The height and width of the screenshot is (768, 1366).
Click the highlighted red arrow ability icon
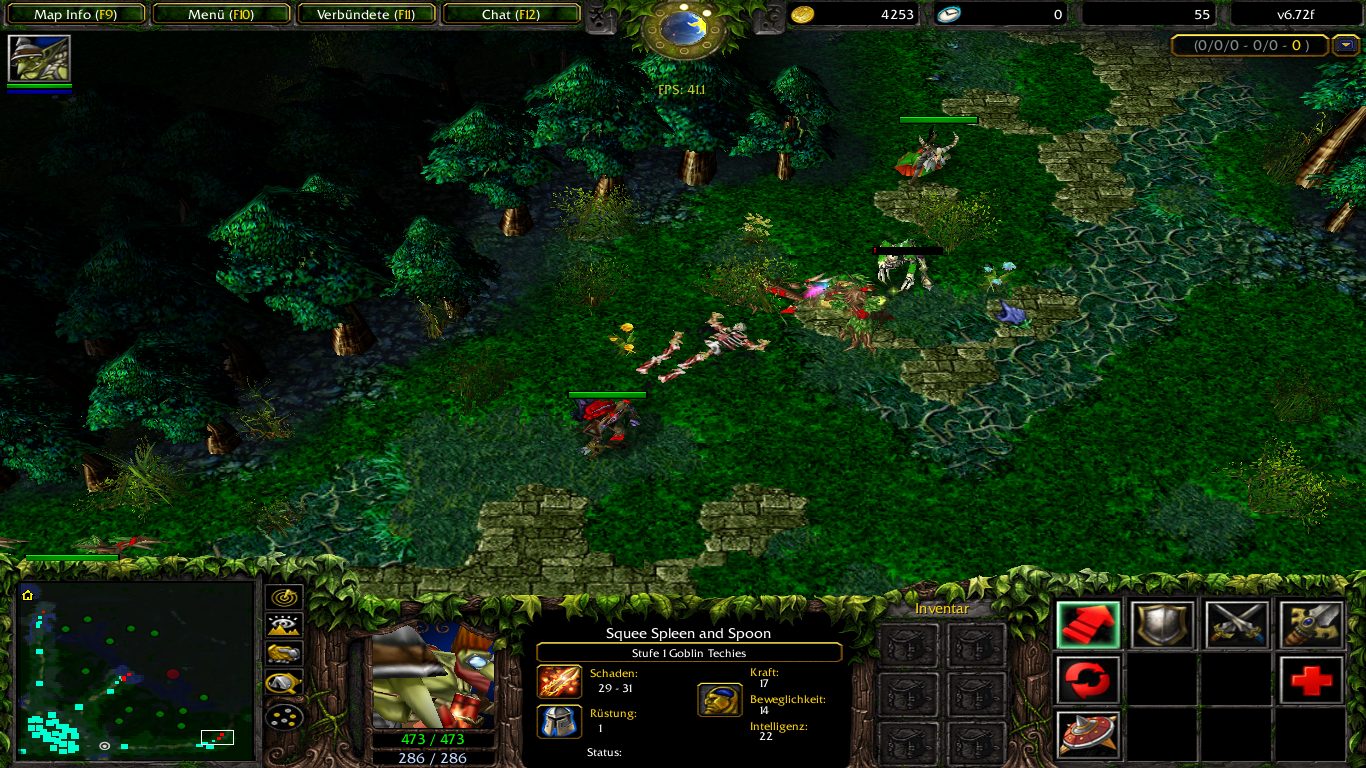coord(1086,624)
